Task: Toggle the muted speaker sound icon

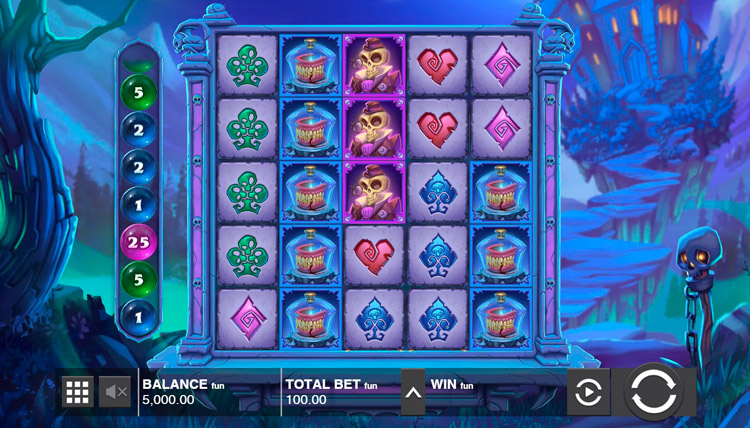Action: click(117, 392)
